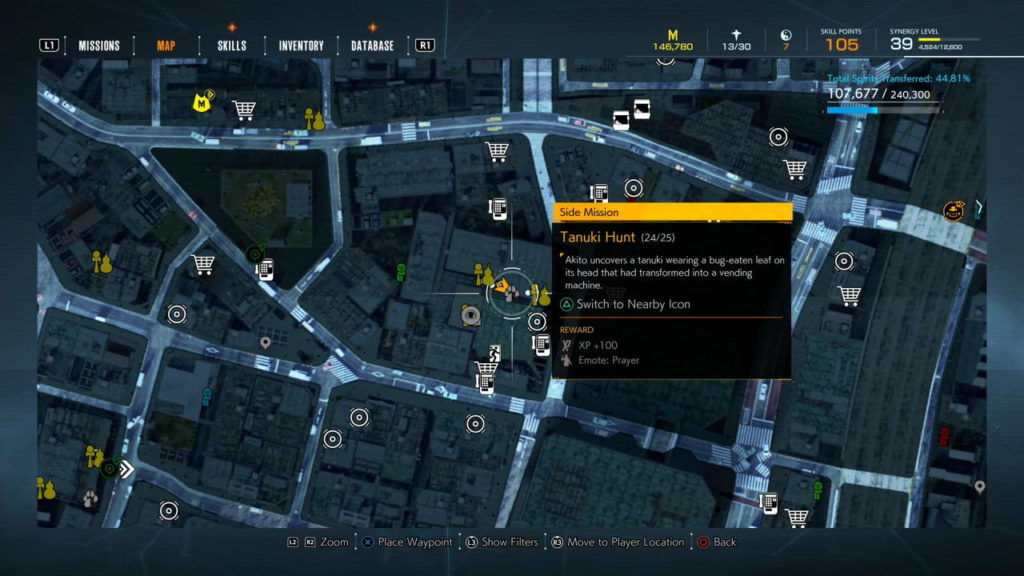Open the Missions tab
This screenshot has width=1024, height=576.
[99, 45]
